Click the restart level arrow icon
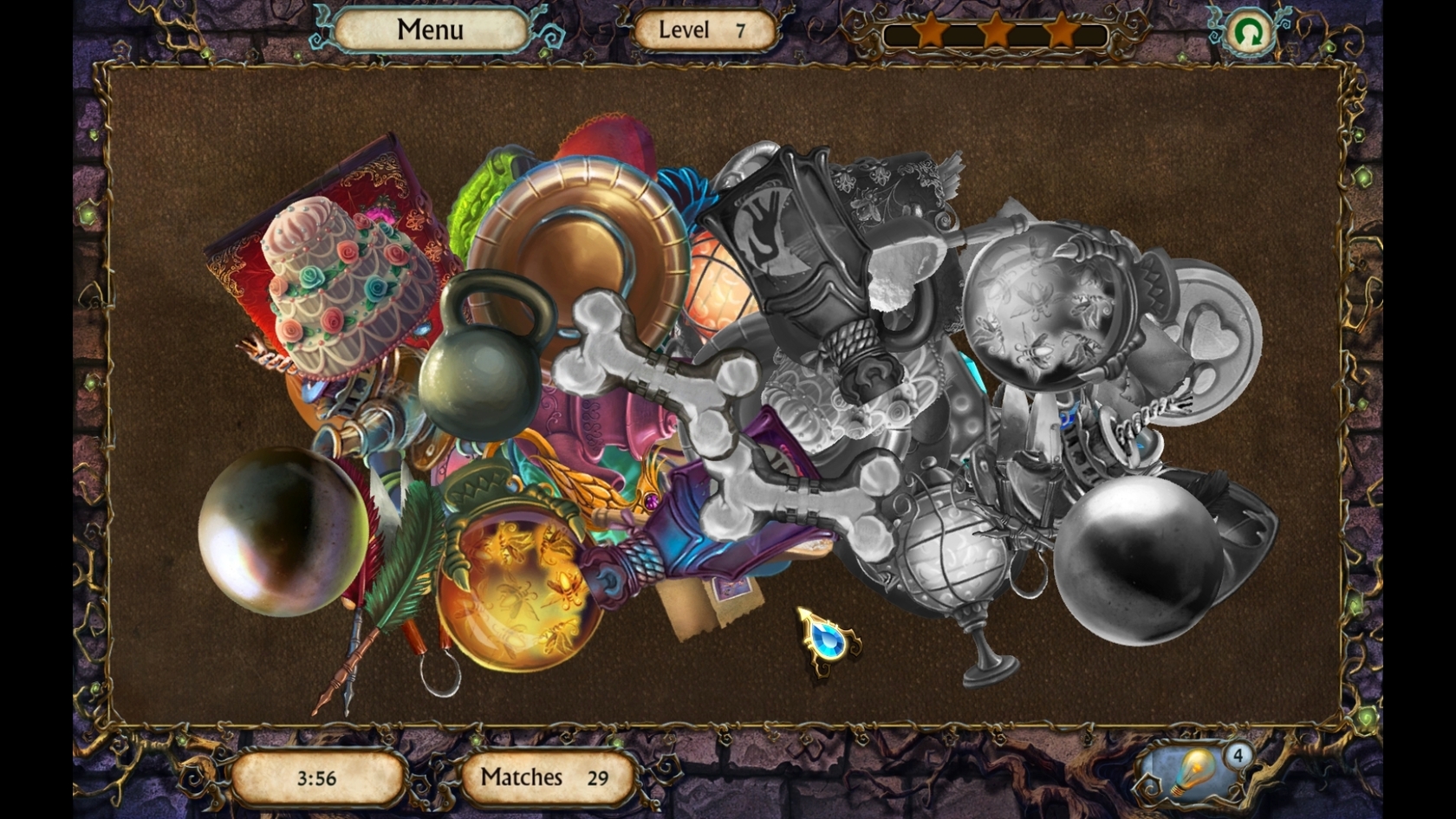Screen dimensions: 1456x819 (x=1251, y=33)
